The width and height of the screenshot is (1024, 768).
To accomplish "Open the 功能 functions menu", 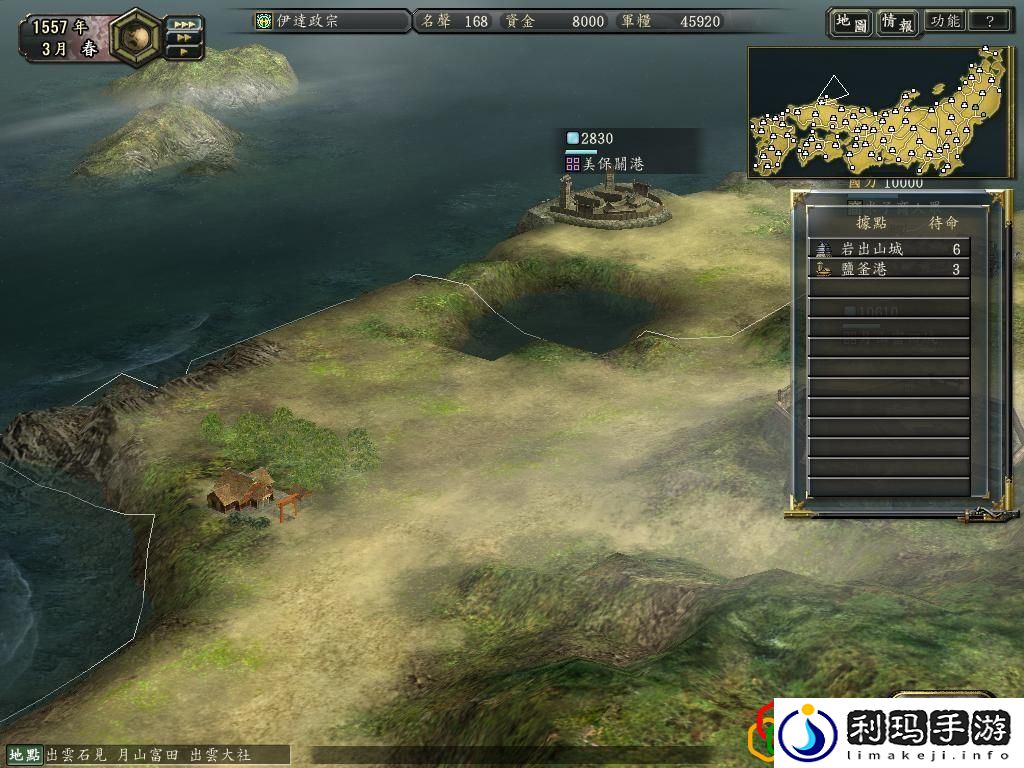I will click(x=944, y=21).
